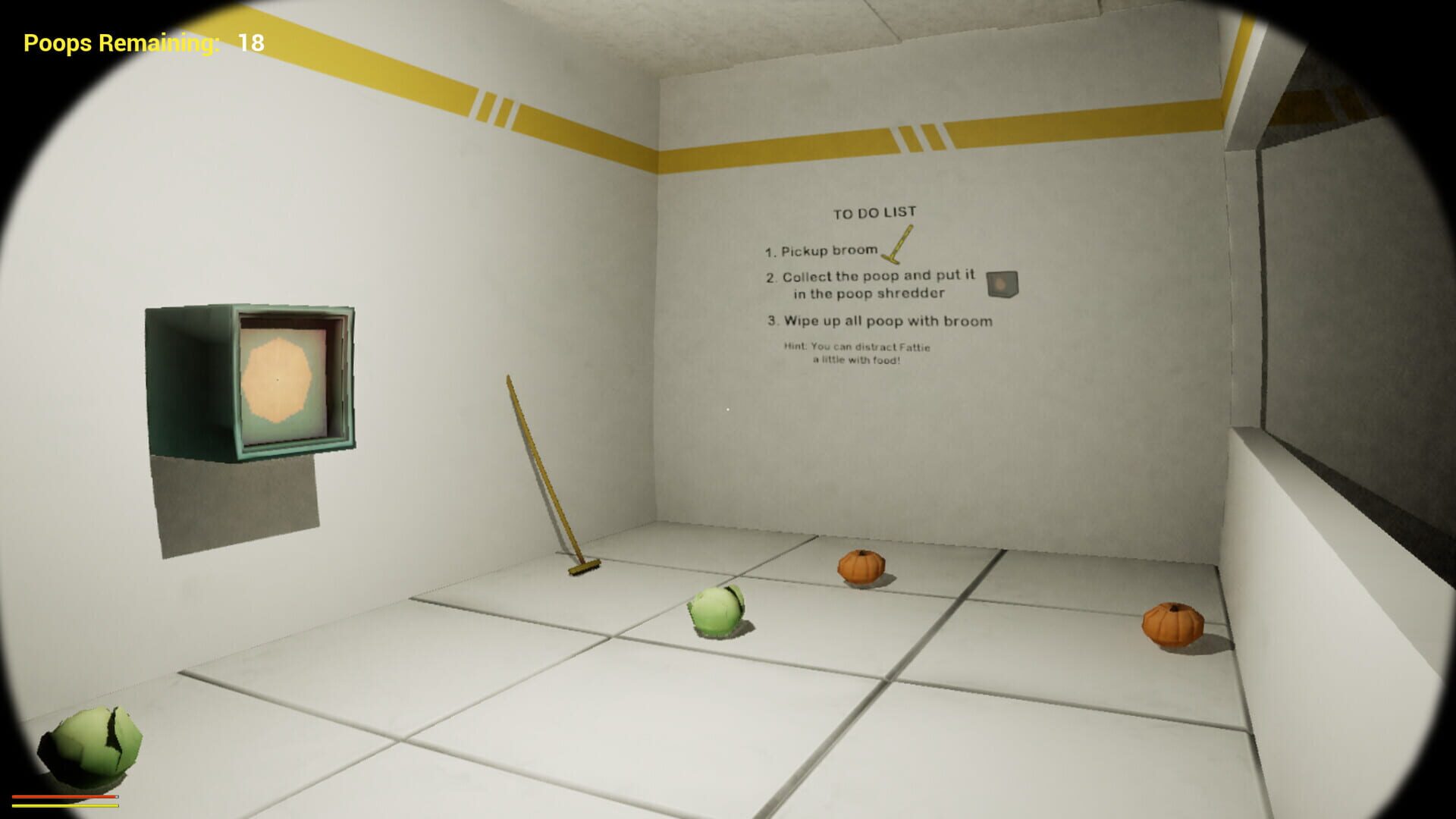
Task: Select the 'Wipe up all poop with broom' entry
Action: [x=883, y=321]
